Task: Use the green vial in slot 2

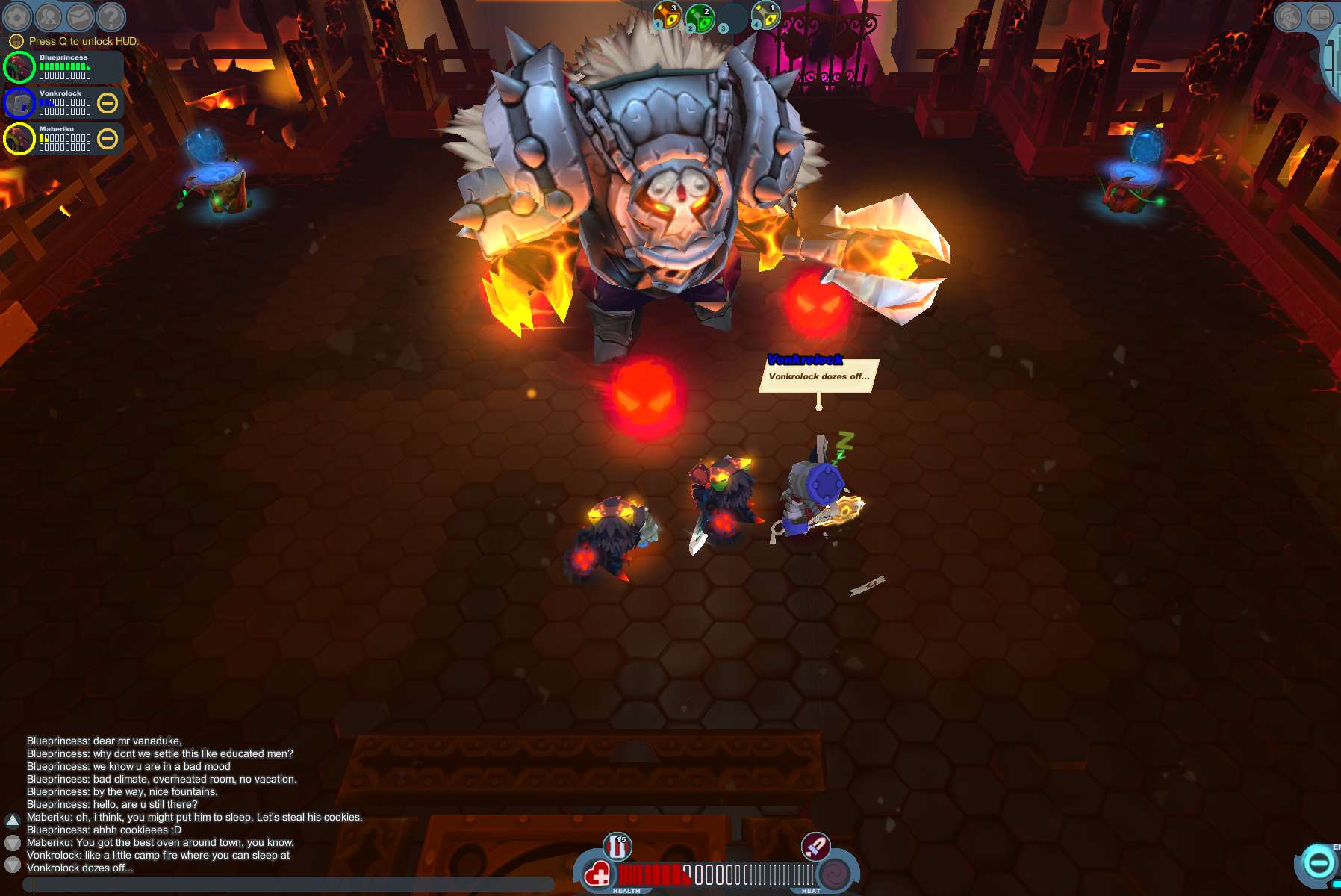Action: (x=700, y=18)
